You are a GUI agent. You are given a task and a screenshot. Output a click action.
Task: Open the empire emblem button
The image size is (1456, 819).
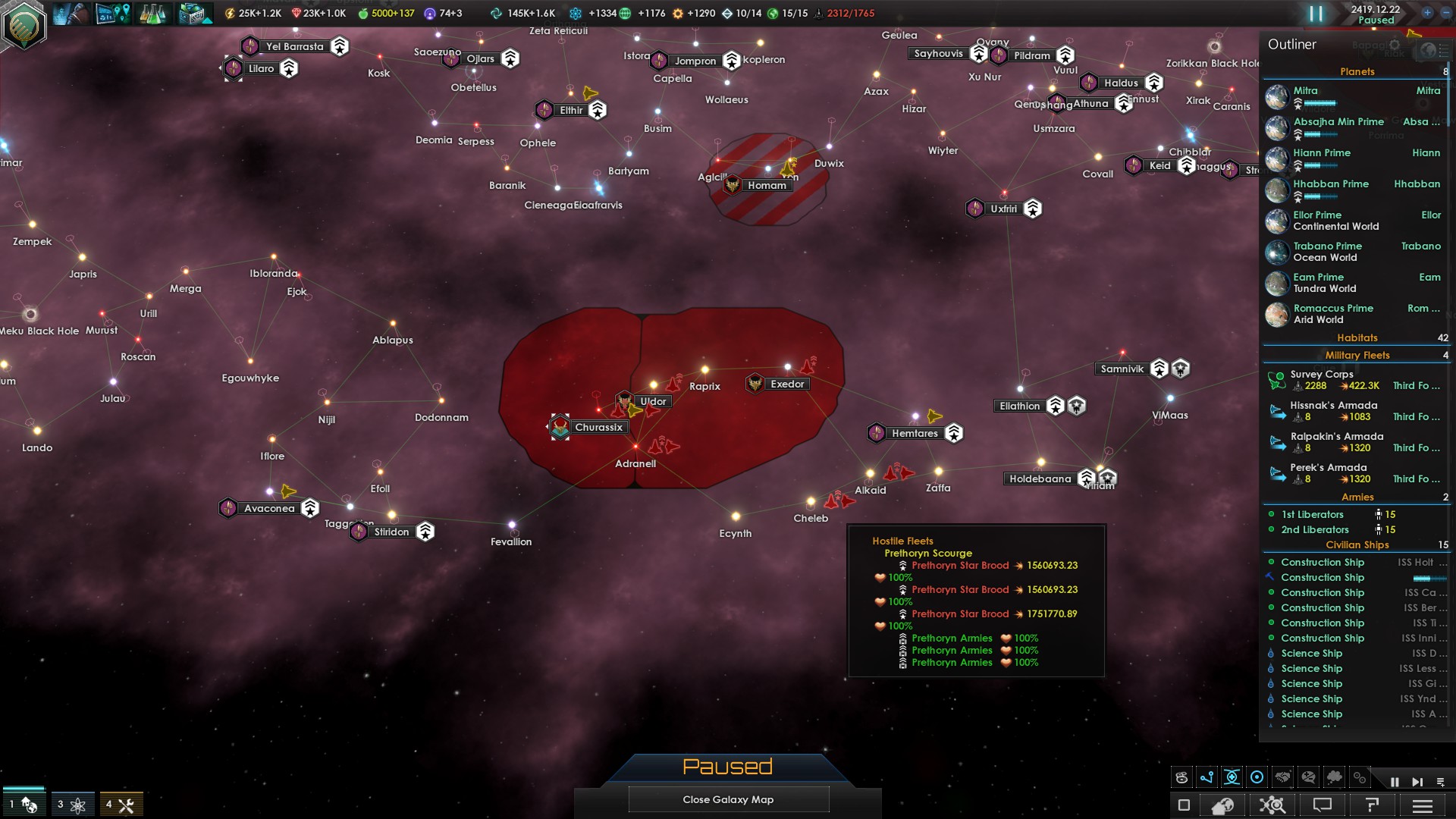point(24,25)
